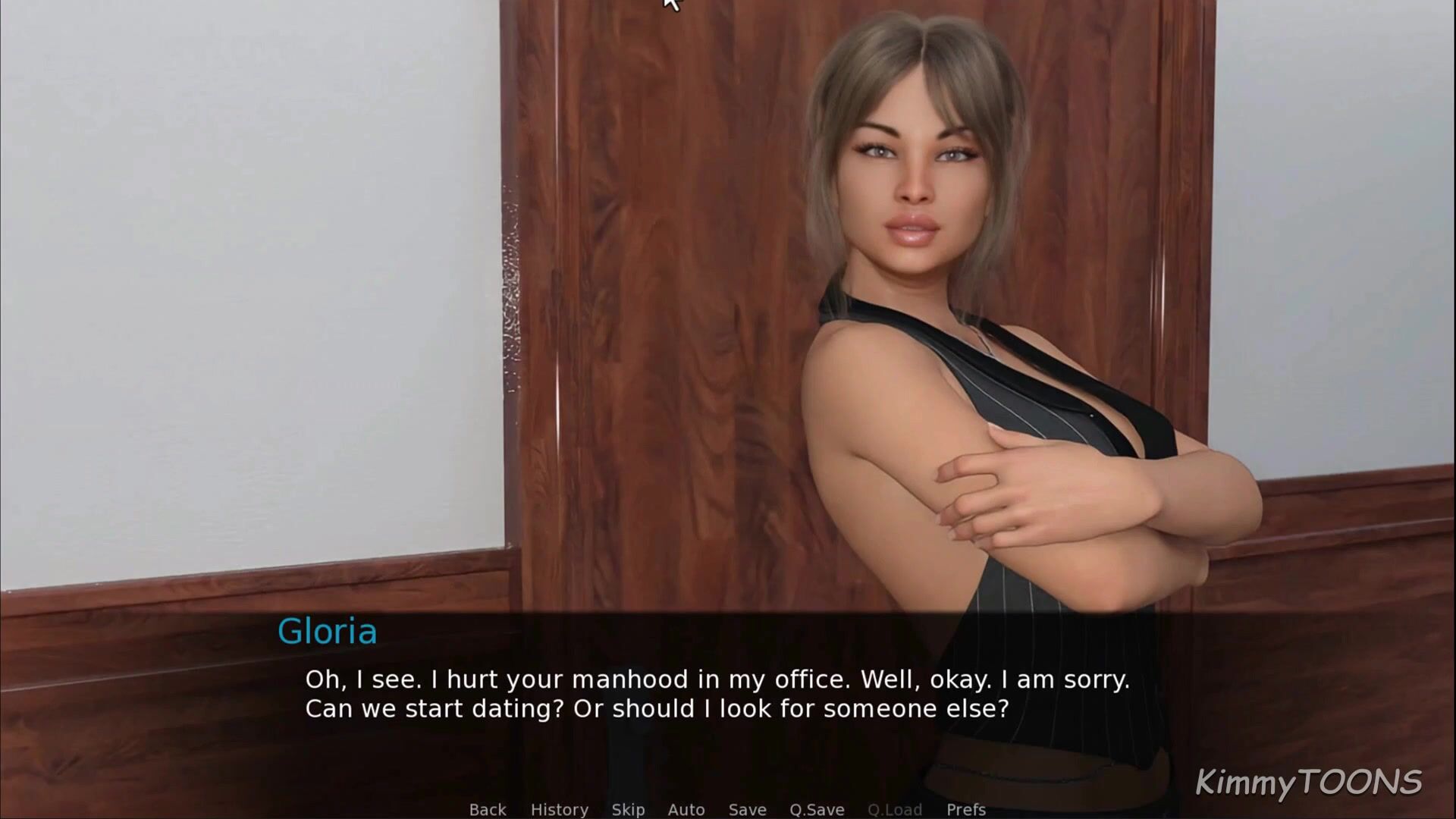Image resolution: width=1456 pixels, height=819 pixels.
Task: Activate the Skip button
Action: pos(628,809)
